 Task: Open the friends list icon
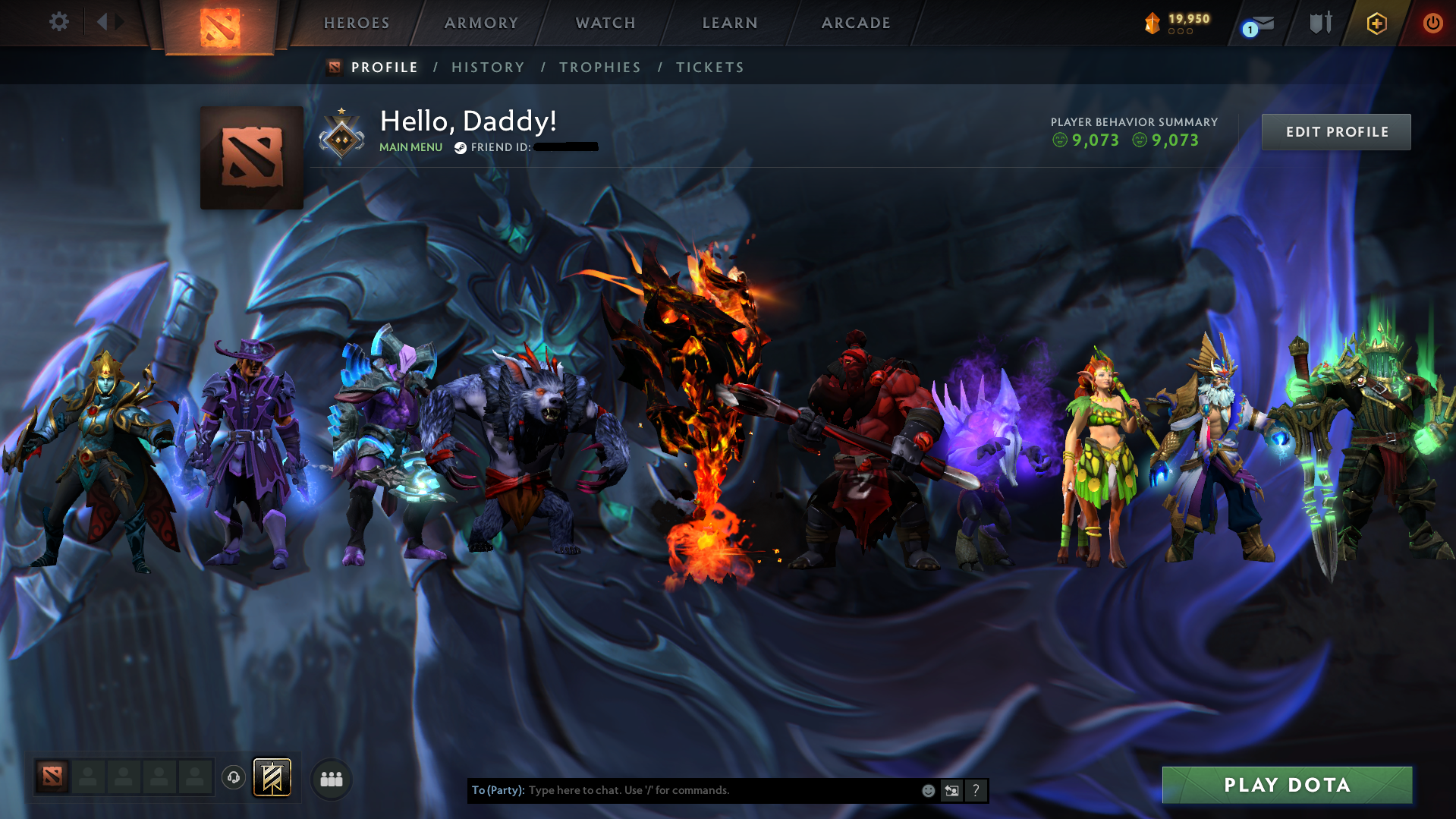click(x=331, y=778)
